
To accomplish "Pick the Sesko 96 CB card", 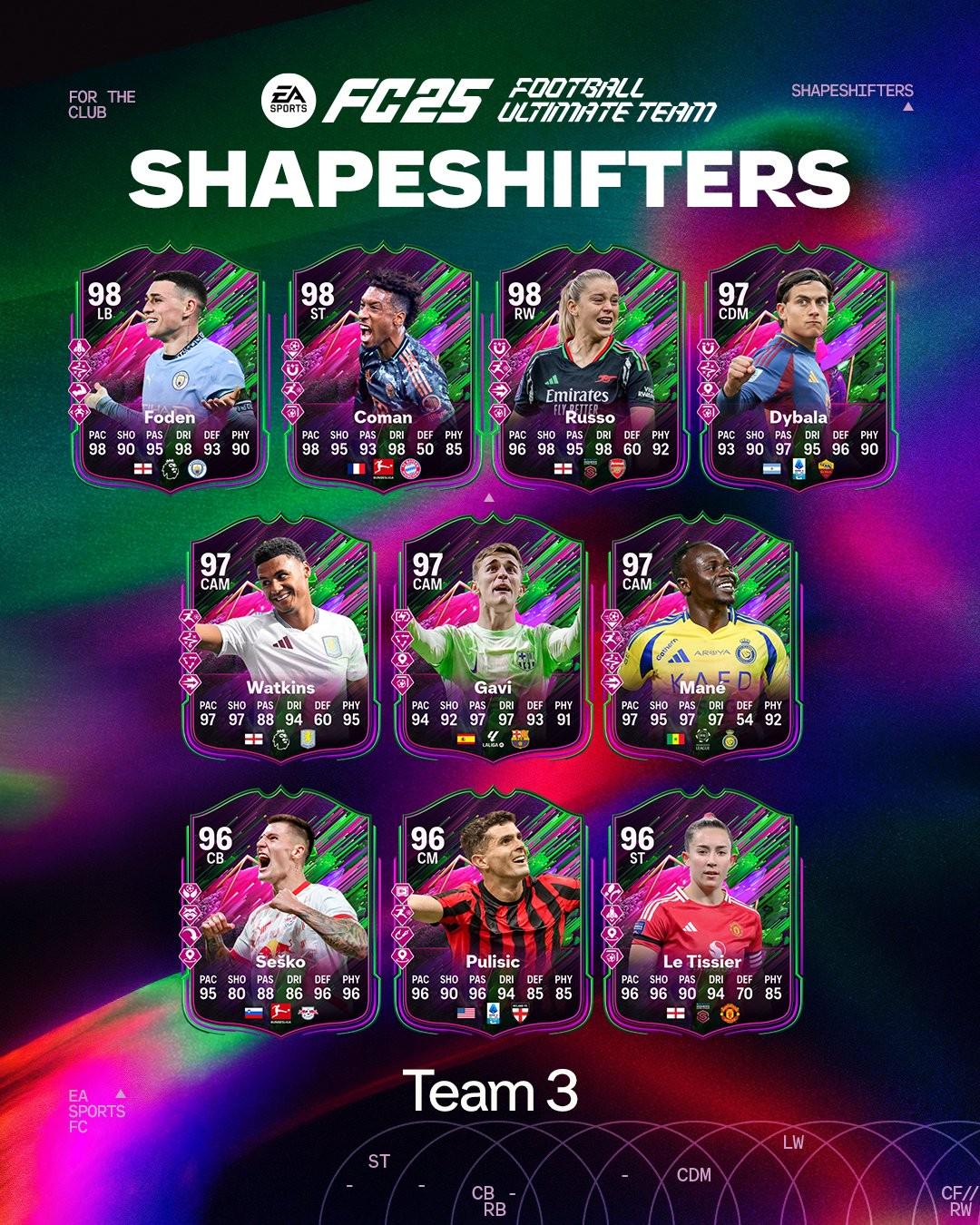I will pyautogui.click(x=280, y=918).
